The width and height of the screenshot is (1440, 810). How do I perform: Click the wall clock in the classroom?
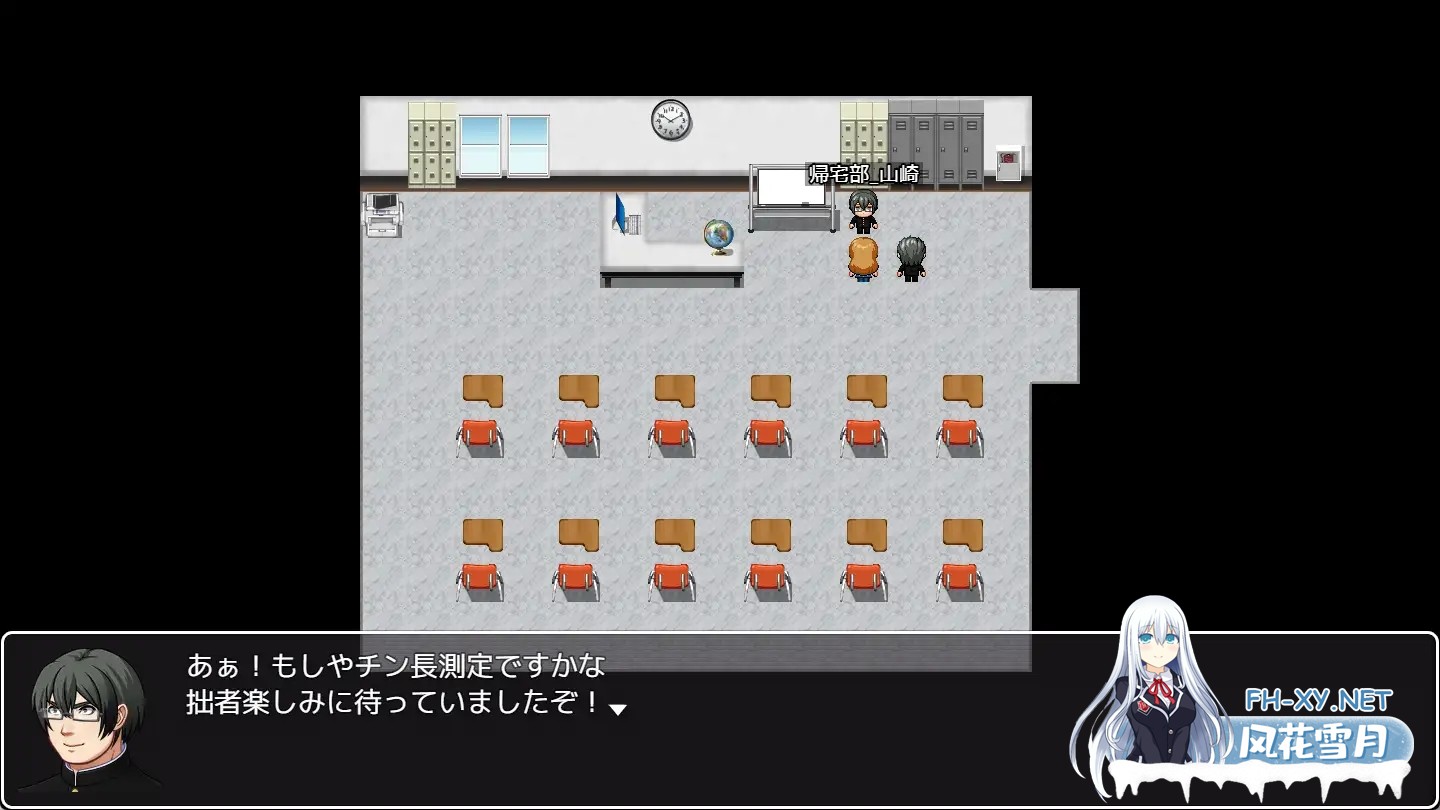670,118
